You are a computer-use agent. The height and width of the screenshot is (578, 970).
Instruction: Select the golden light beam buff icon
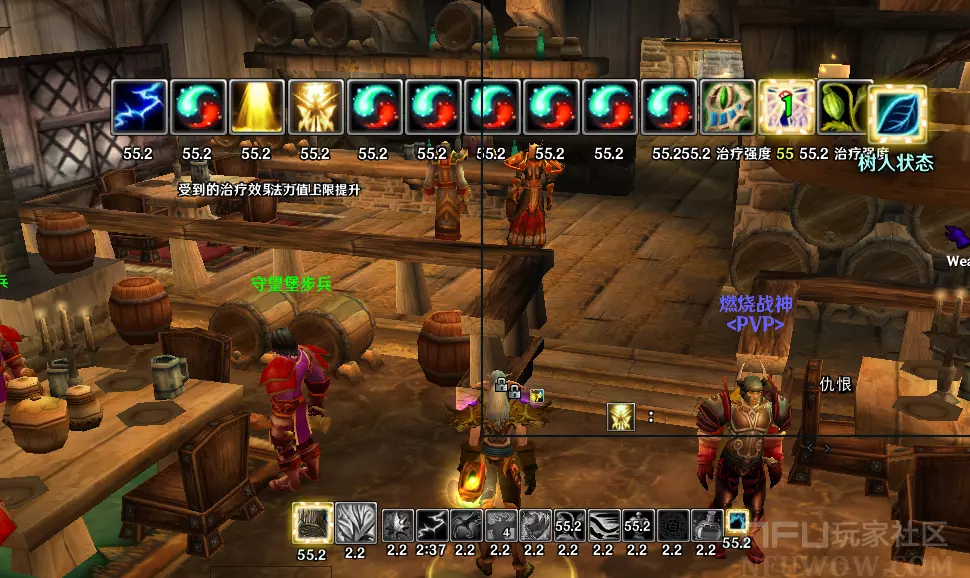[x=257, y=107]
